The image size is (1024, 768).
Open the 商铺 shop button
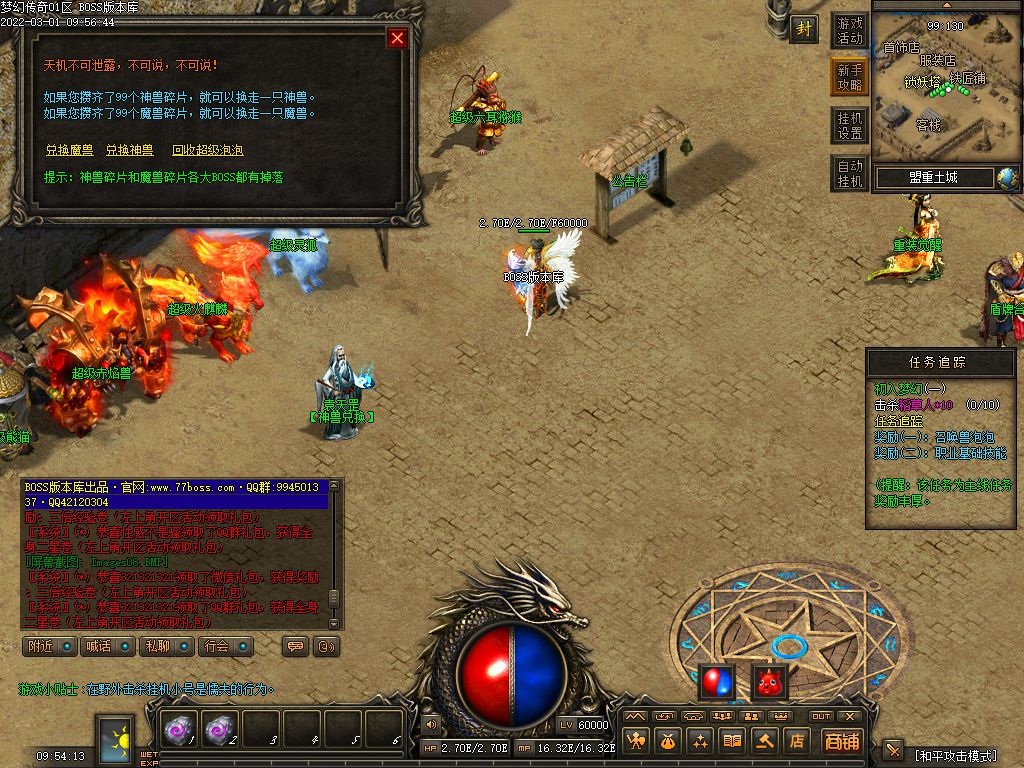[x=842, y=741]
